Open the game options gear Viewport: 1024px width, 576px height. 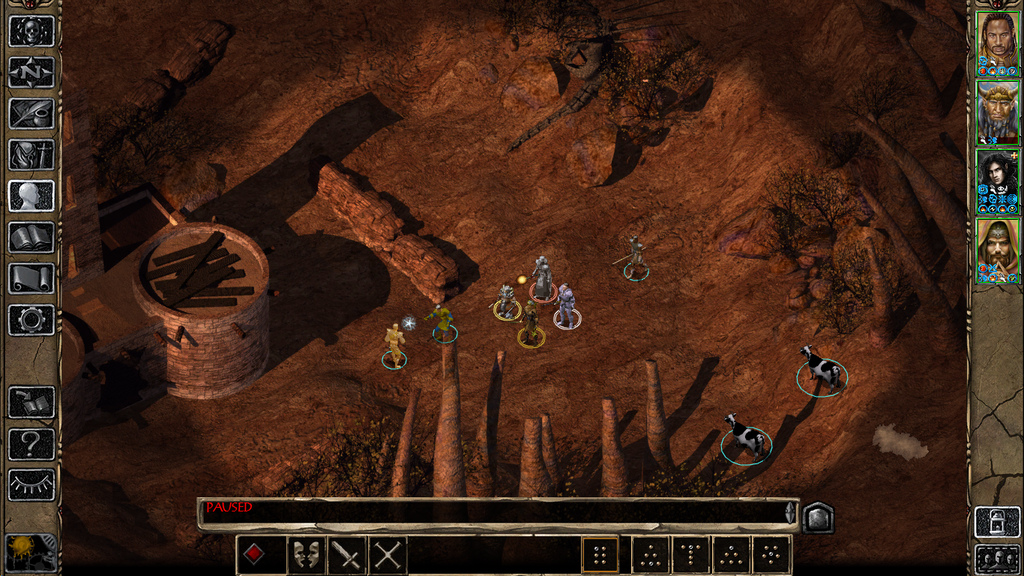click(31, 319)
